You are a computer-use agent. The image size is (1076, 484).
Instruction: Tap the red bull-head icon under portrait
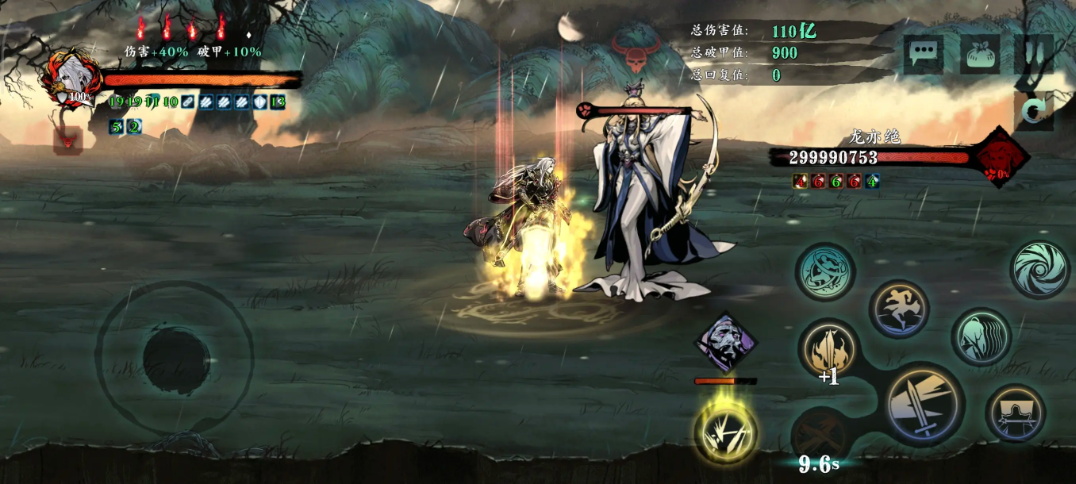pyautogui.click(x=69, y=139)
